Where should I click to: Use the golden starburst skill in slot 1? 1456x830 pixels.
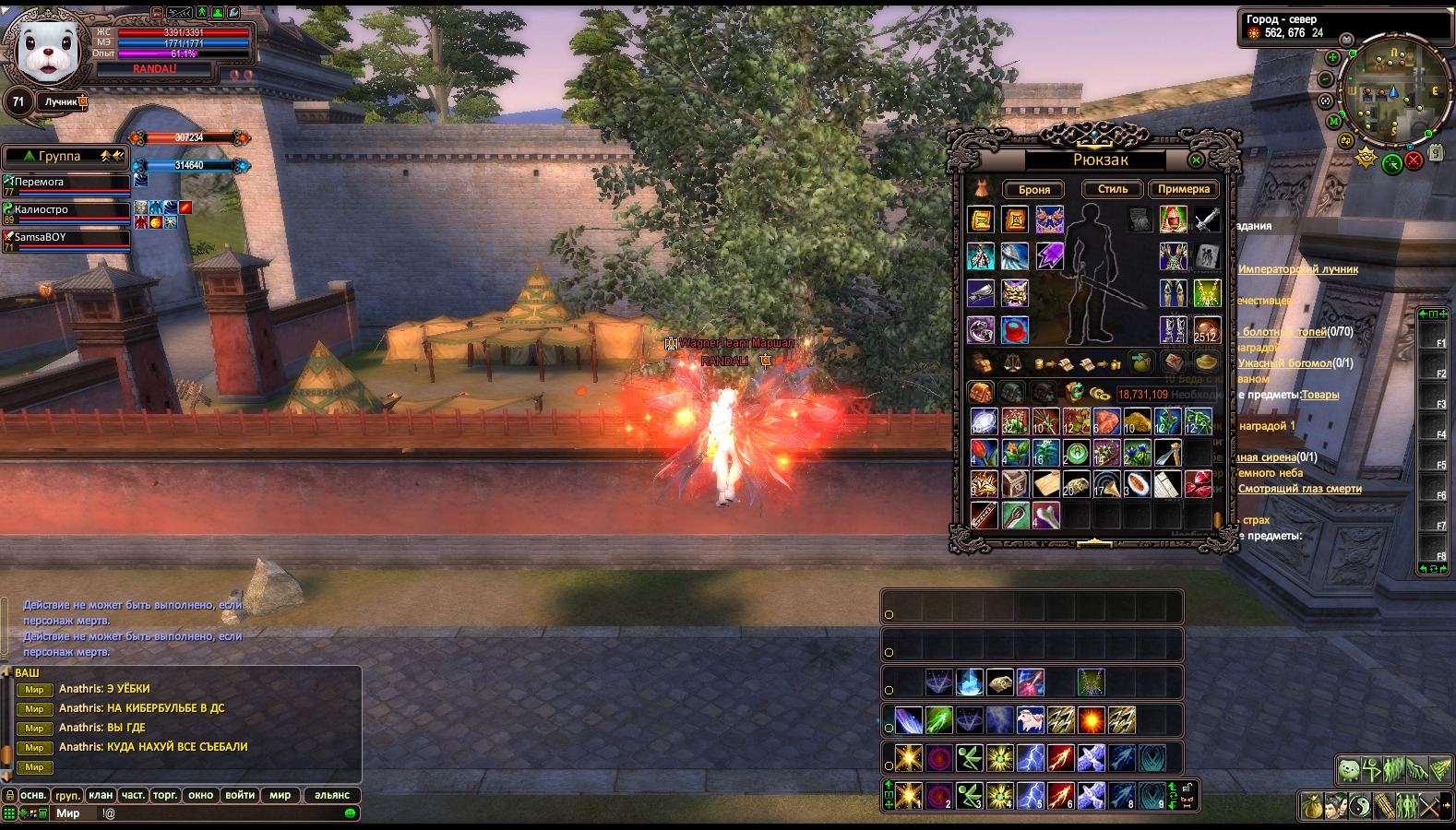coord(909,795)
